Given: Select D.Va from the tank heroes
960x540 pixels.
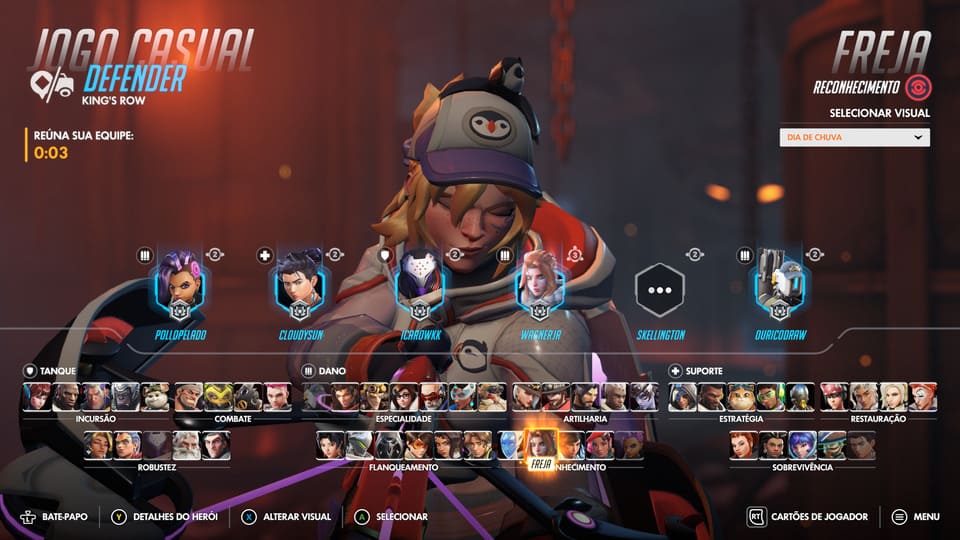Looking at the screenshot, I should pos(37,396).
